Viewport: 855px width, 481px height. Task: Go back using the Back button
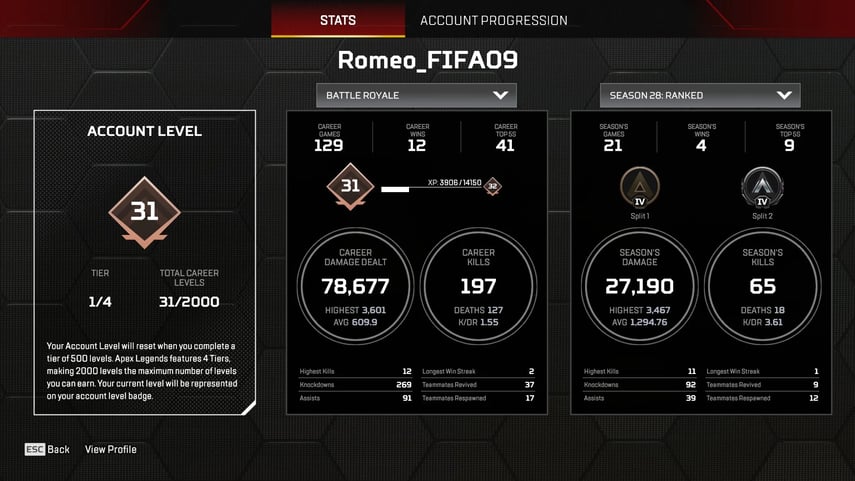click(48, 449)
